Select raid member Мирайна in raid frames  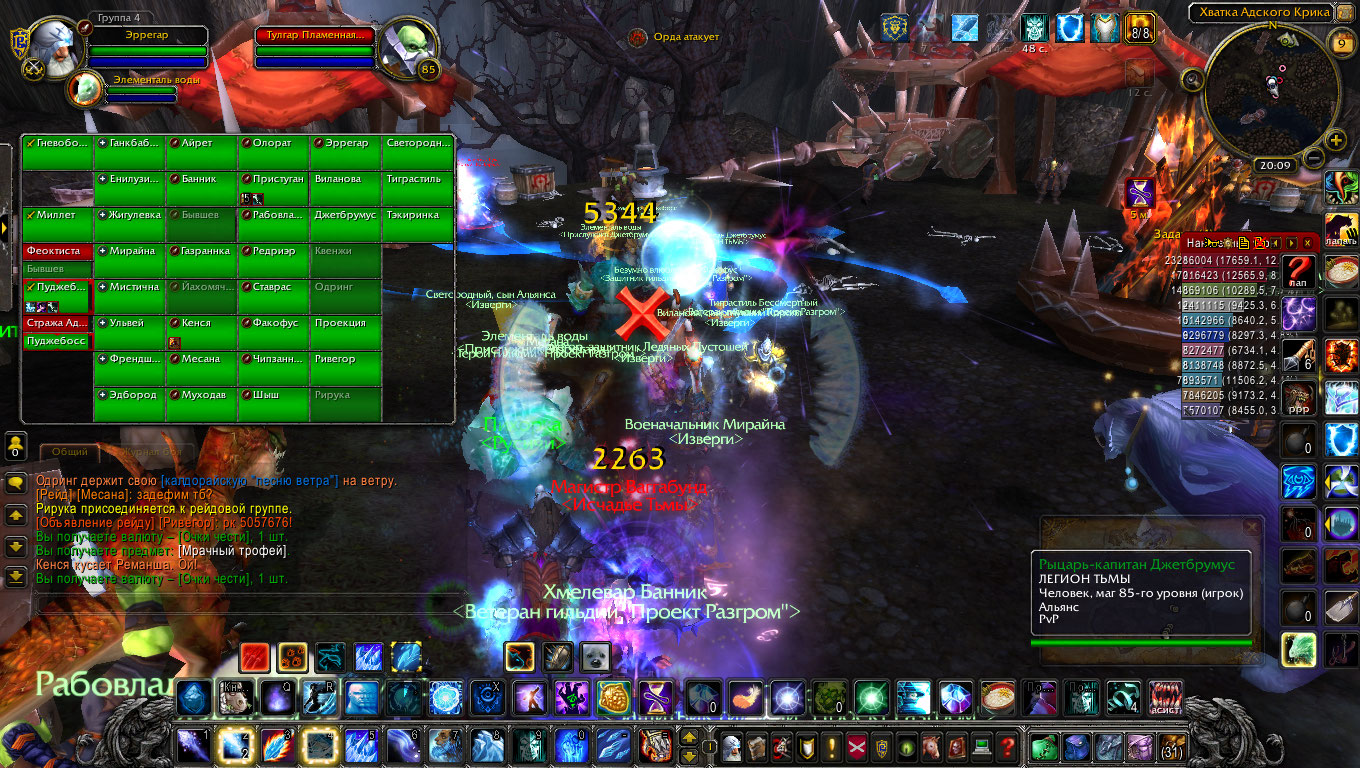pyautogui.click(x=129, y=252)
